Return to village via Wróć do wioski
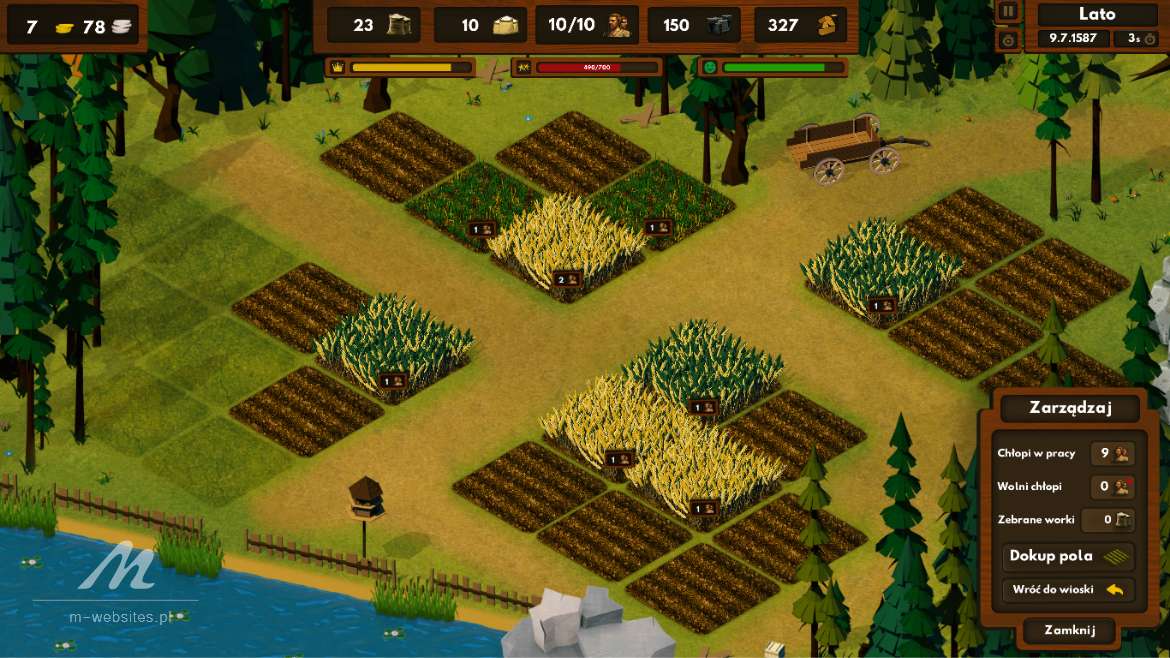 click(1067, 590)
